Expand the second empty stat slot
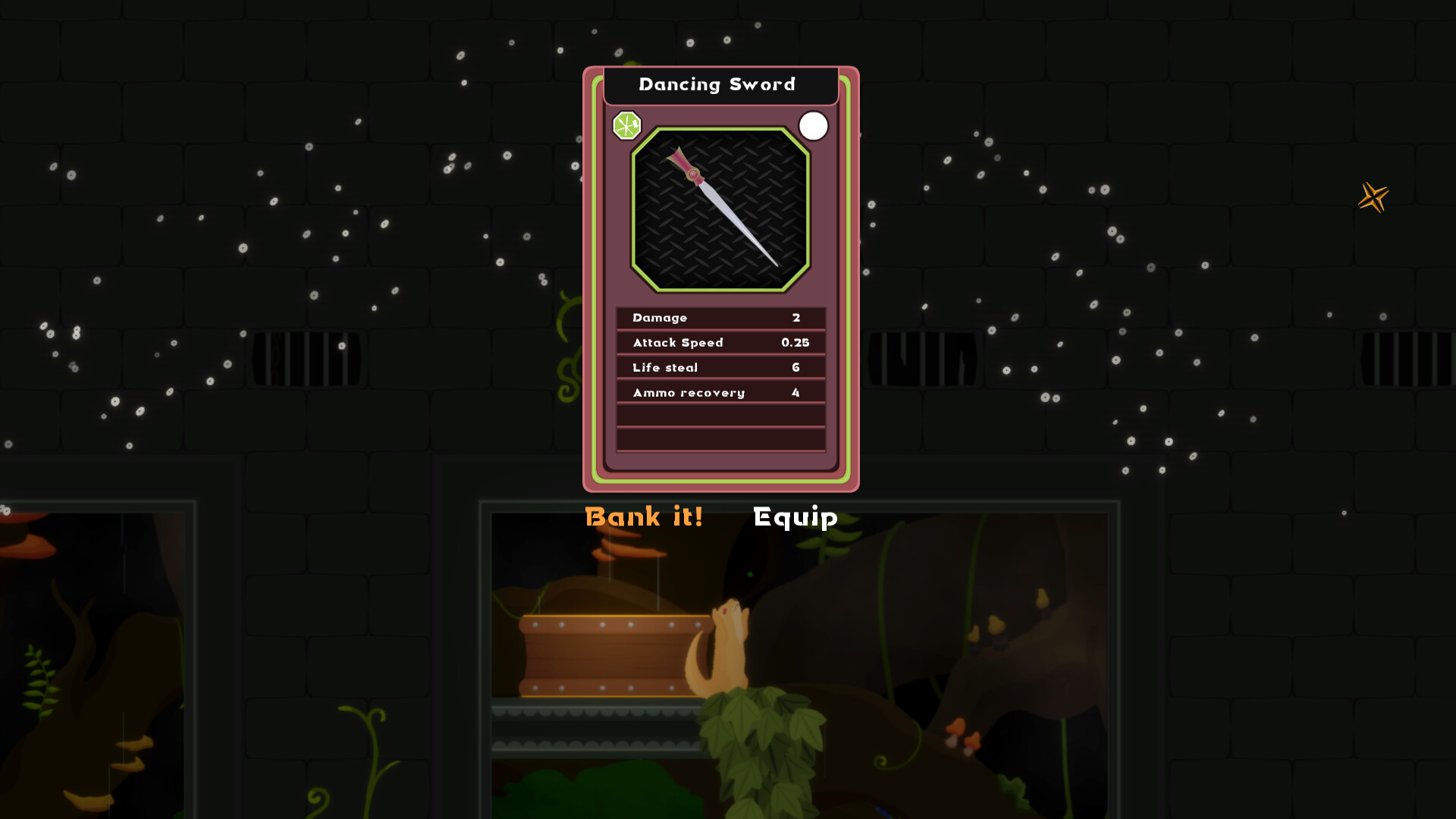This screenshot has width=1456, height=819. tap(720, 438)
